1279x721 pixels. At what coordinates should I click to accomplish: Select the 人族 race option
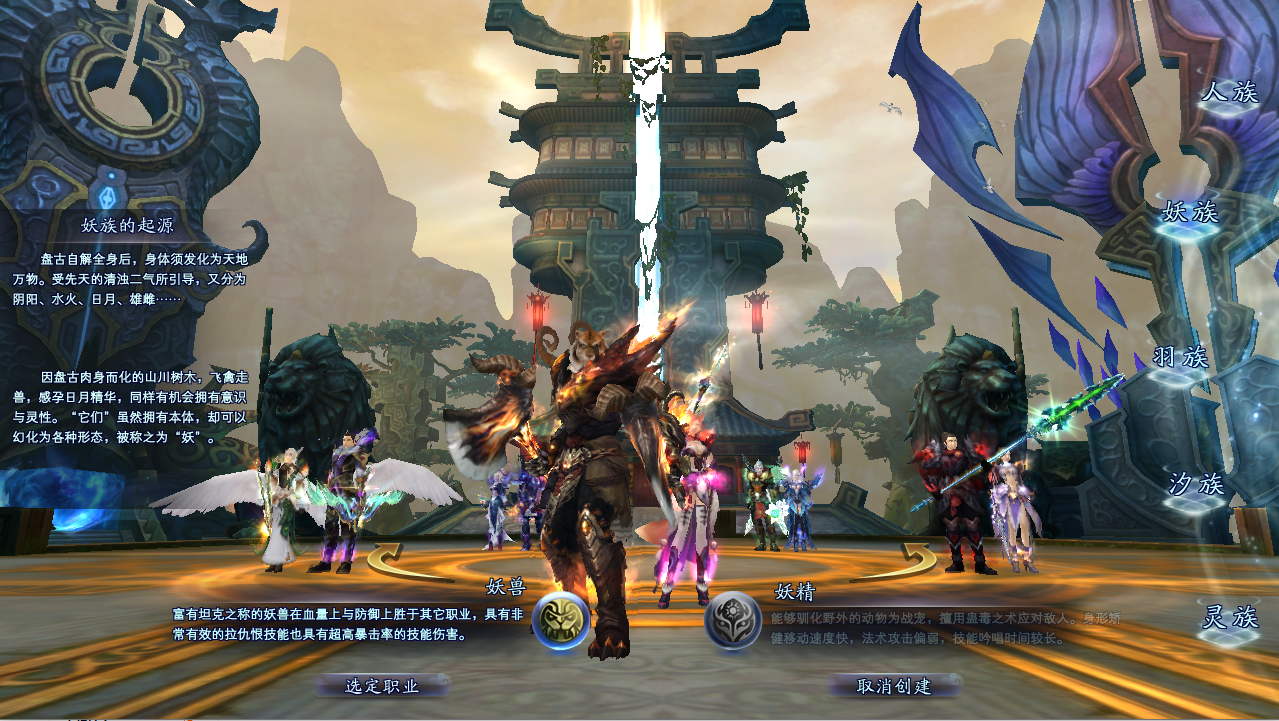pos(1229,93)
